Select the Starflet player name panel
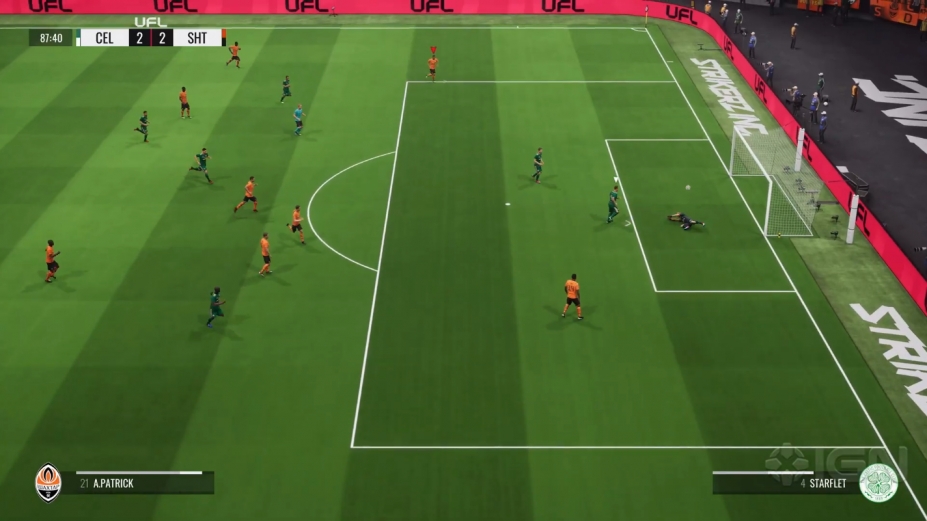This screenshot has width=927, height=521. click(784, 484)
